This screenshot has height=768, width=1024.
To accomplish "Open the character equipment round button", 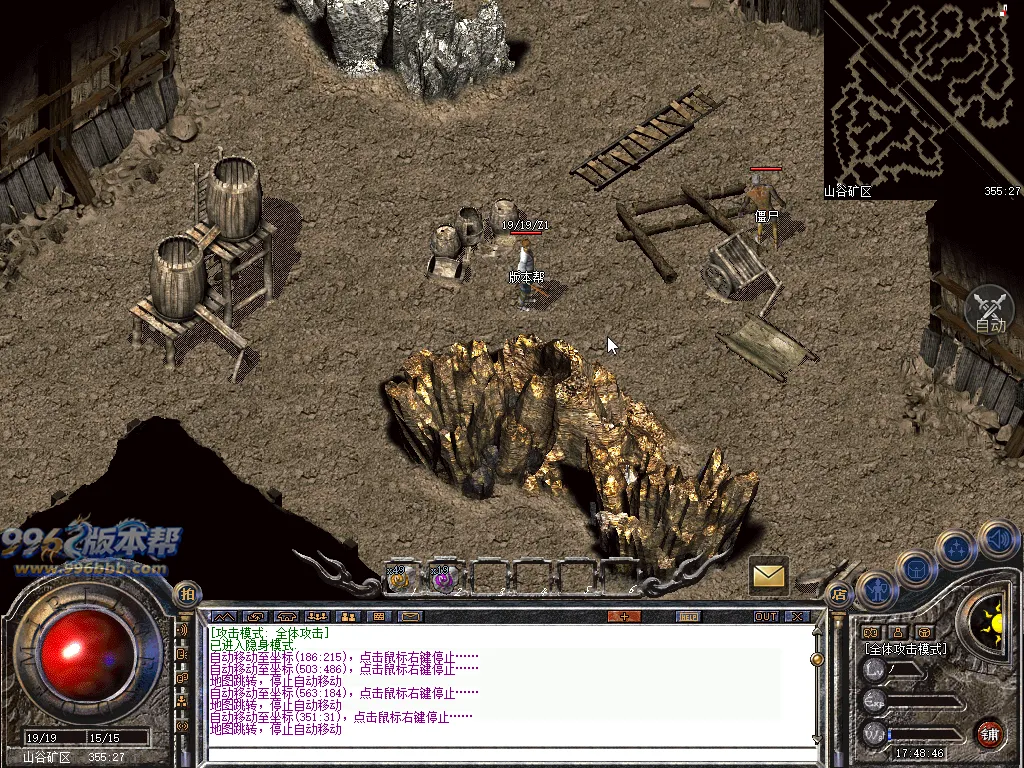I will (876, 590).
